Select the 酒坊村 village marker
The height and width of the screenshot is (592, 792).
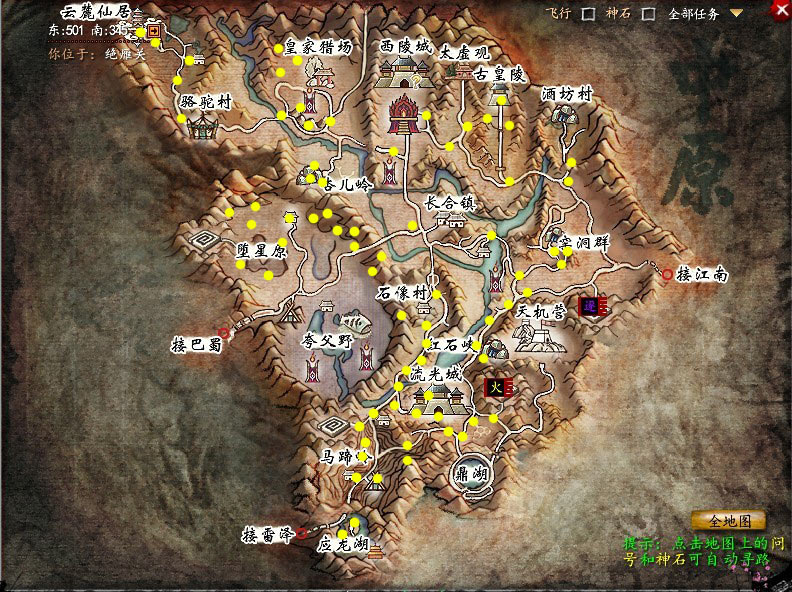[x=567, y=117]
